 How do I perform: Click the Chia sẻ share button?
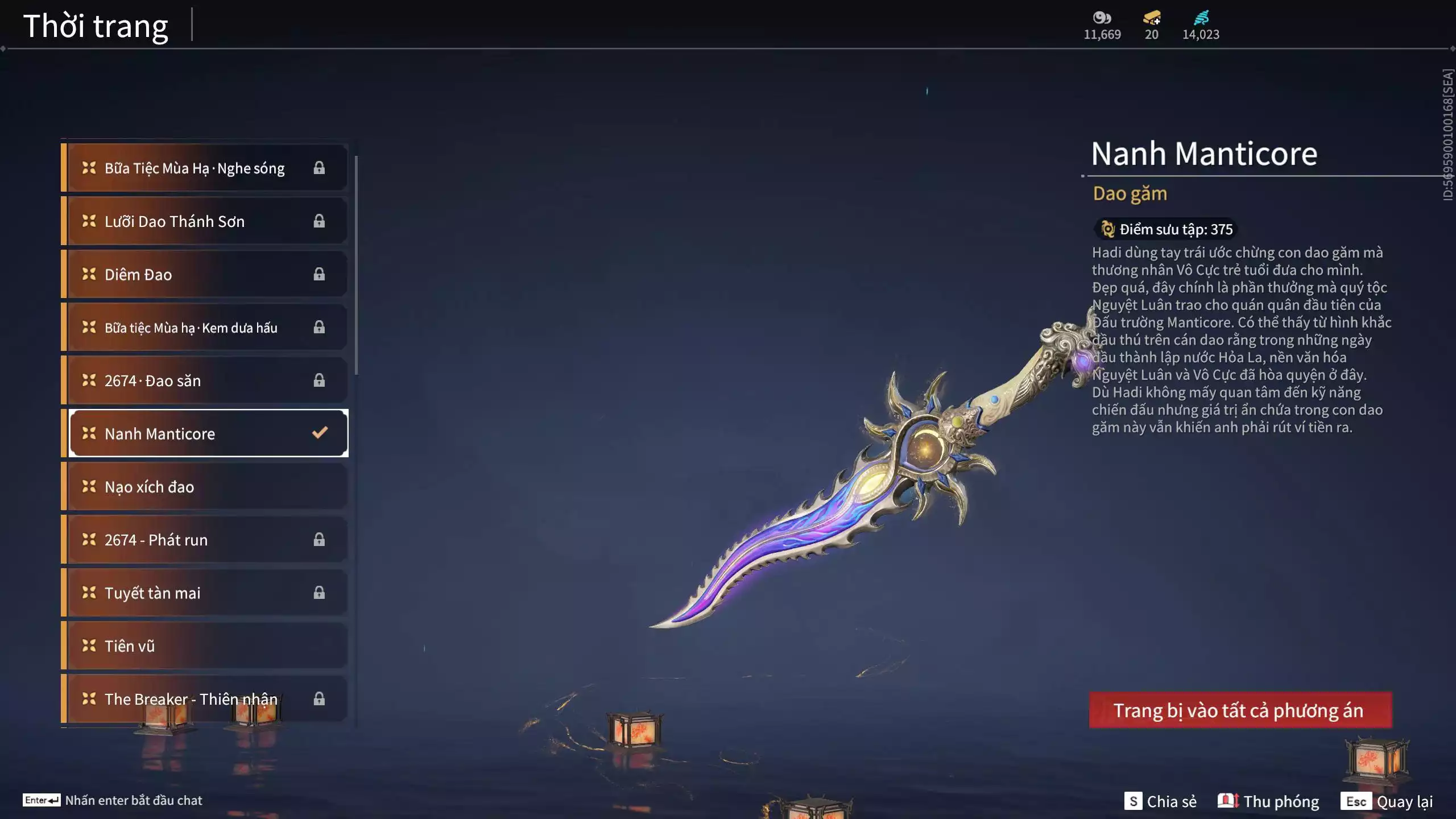1160,801
